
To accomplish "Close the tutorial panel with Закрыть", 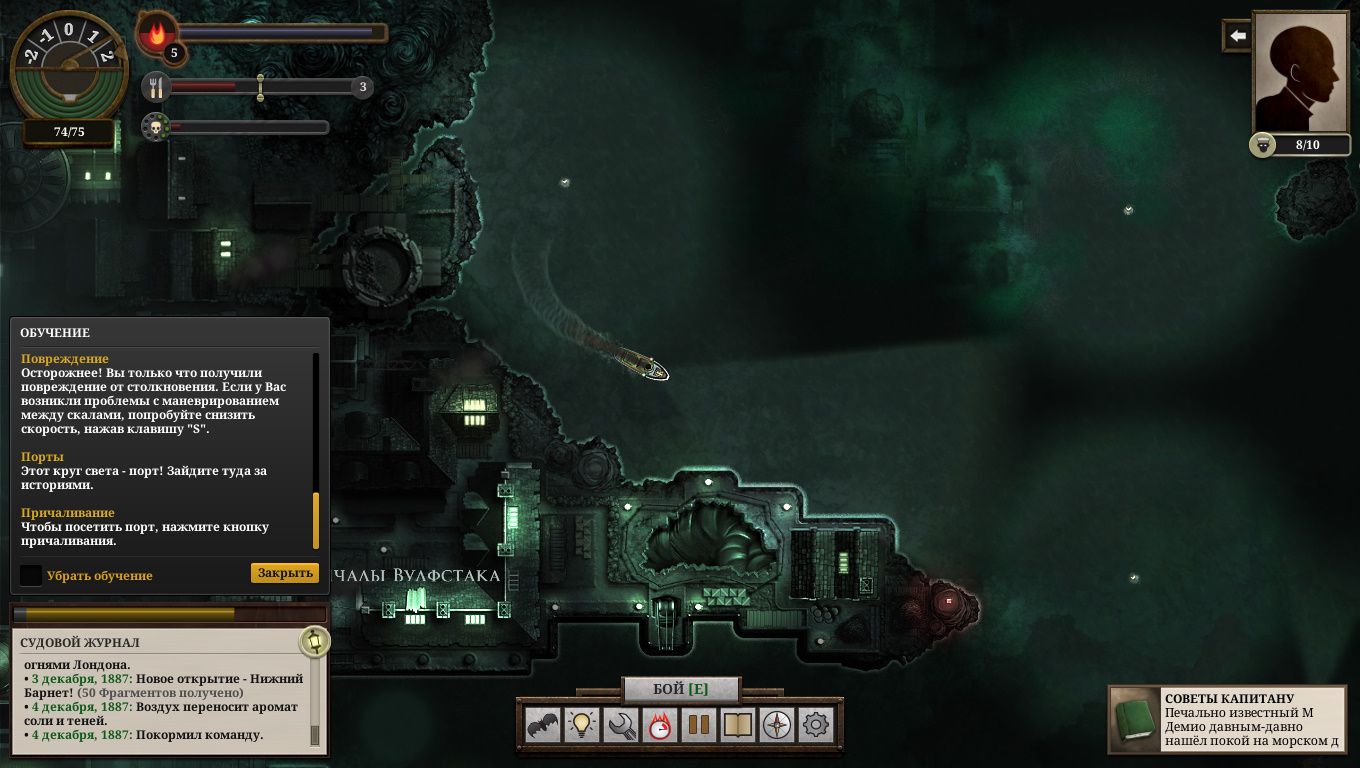I will pos(284,573).
